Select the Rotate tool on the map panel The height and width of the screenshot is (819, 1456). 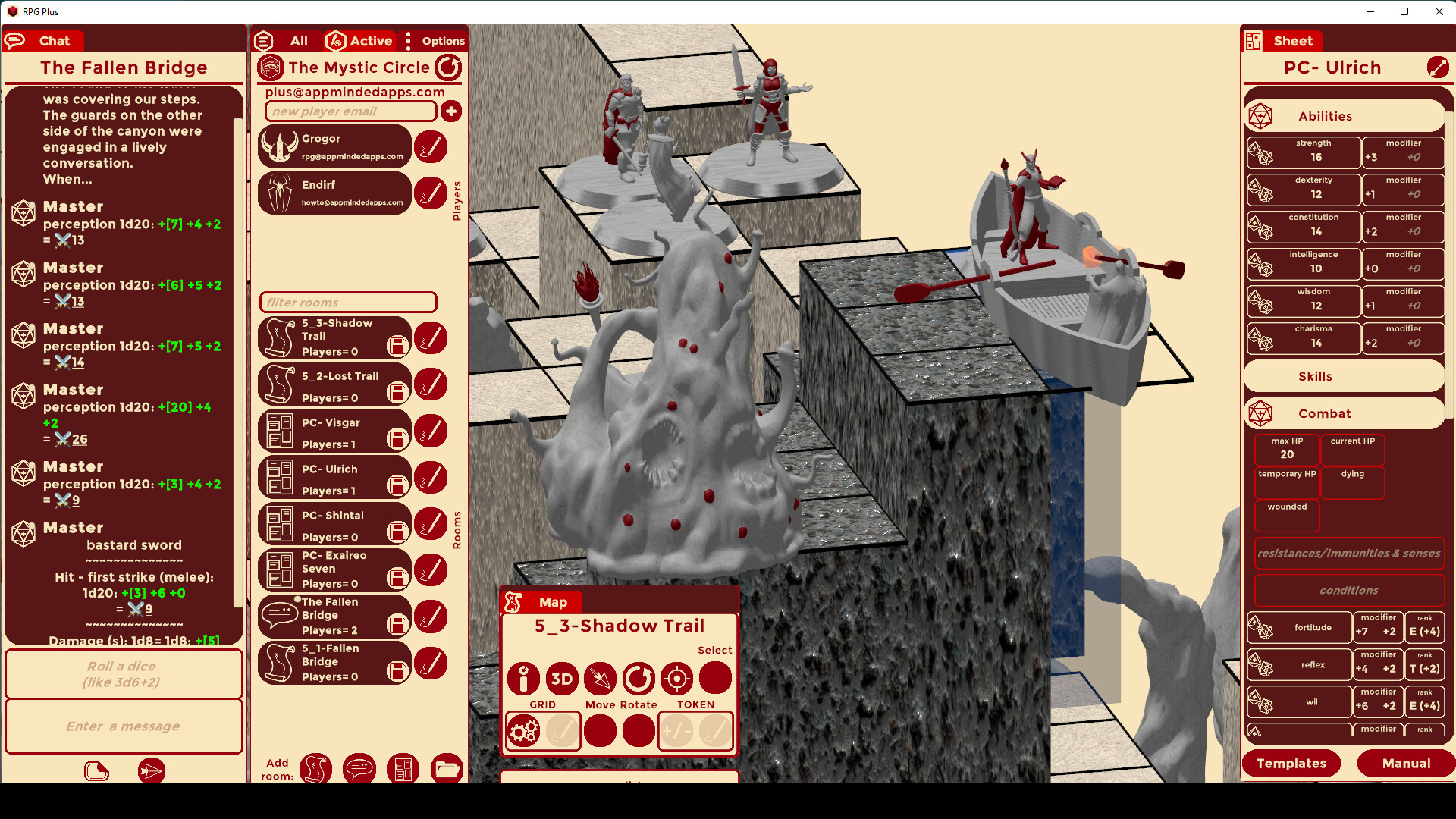click(638, 679)
